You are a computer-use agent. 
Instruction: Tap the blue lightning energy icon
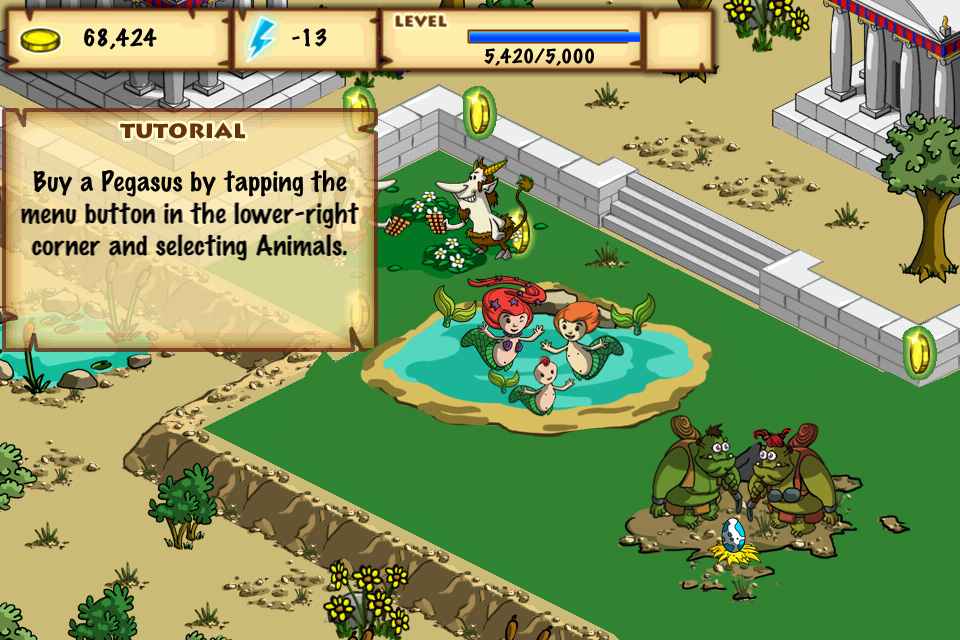259,40
